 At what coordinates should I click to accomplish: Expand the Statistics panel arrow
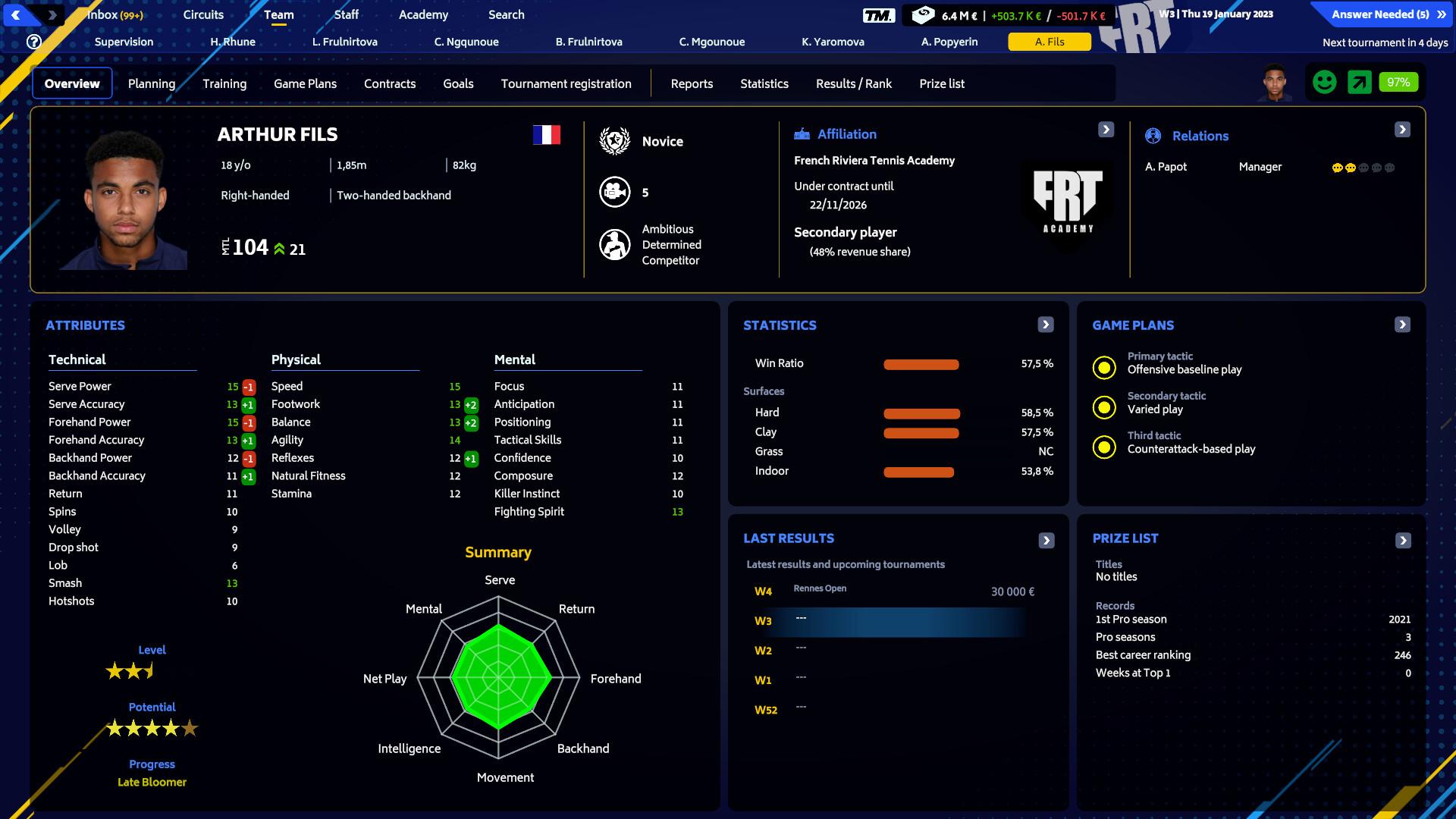click(1046, 325)
